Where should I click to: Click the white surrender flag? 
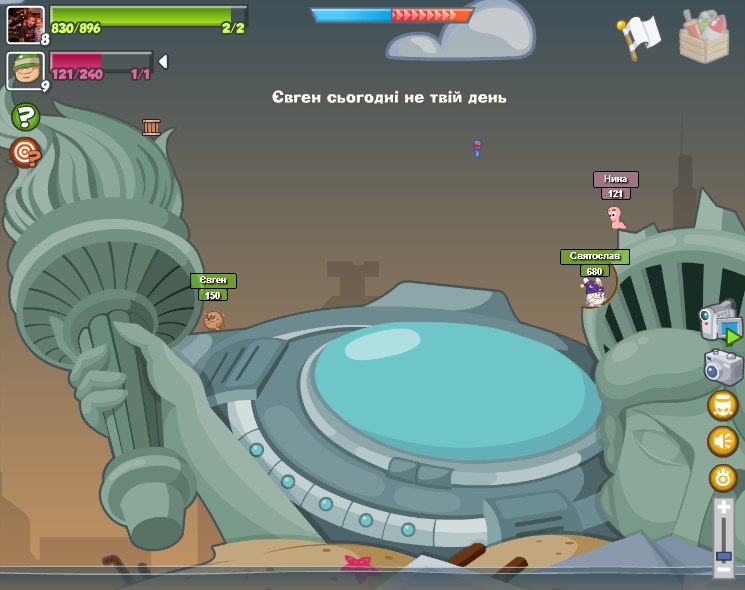click(x=639, y=36)
